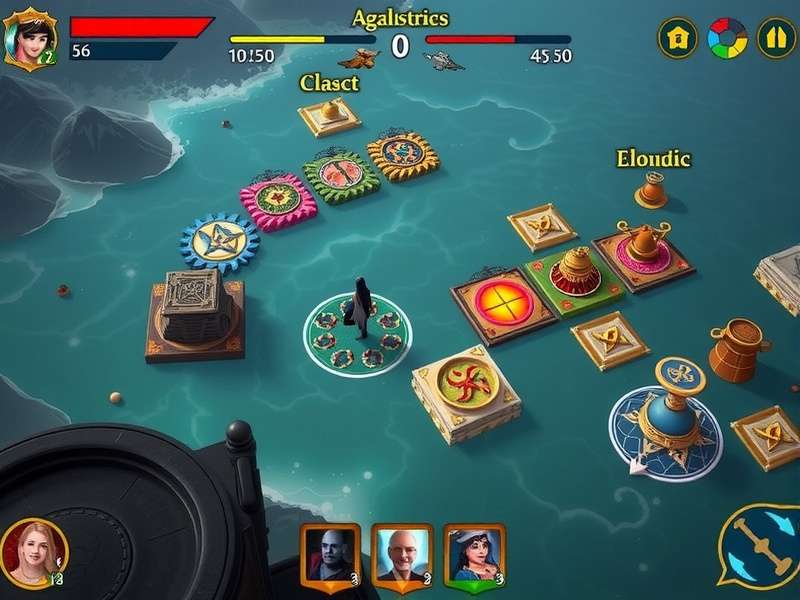This screenshot has width=800, height=600.
Task: Open the multicolored wheel icon
Action: (x=727, y=39)
